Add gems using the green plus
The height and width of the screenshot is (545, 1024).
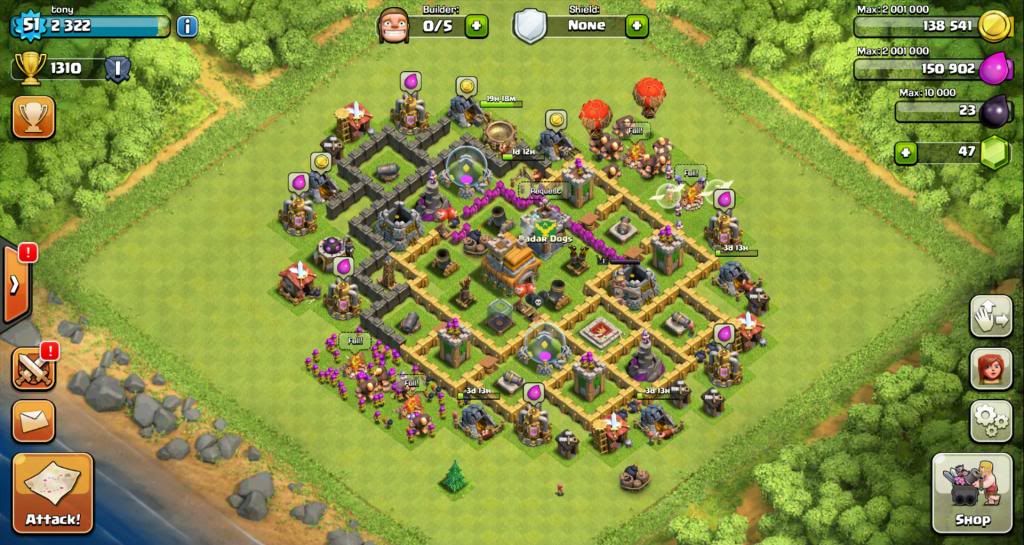coord(906,153)
